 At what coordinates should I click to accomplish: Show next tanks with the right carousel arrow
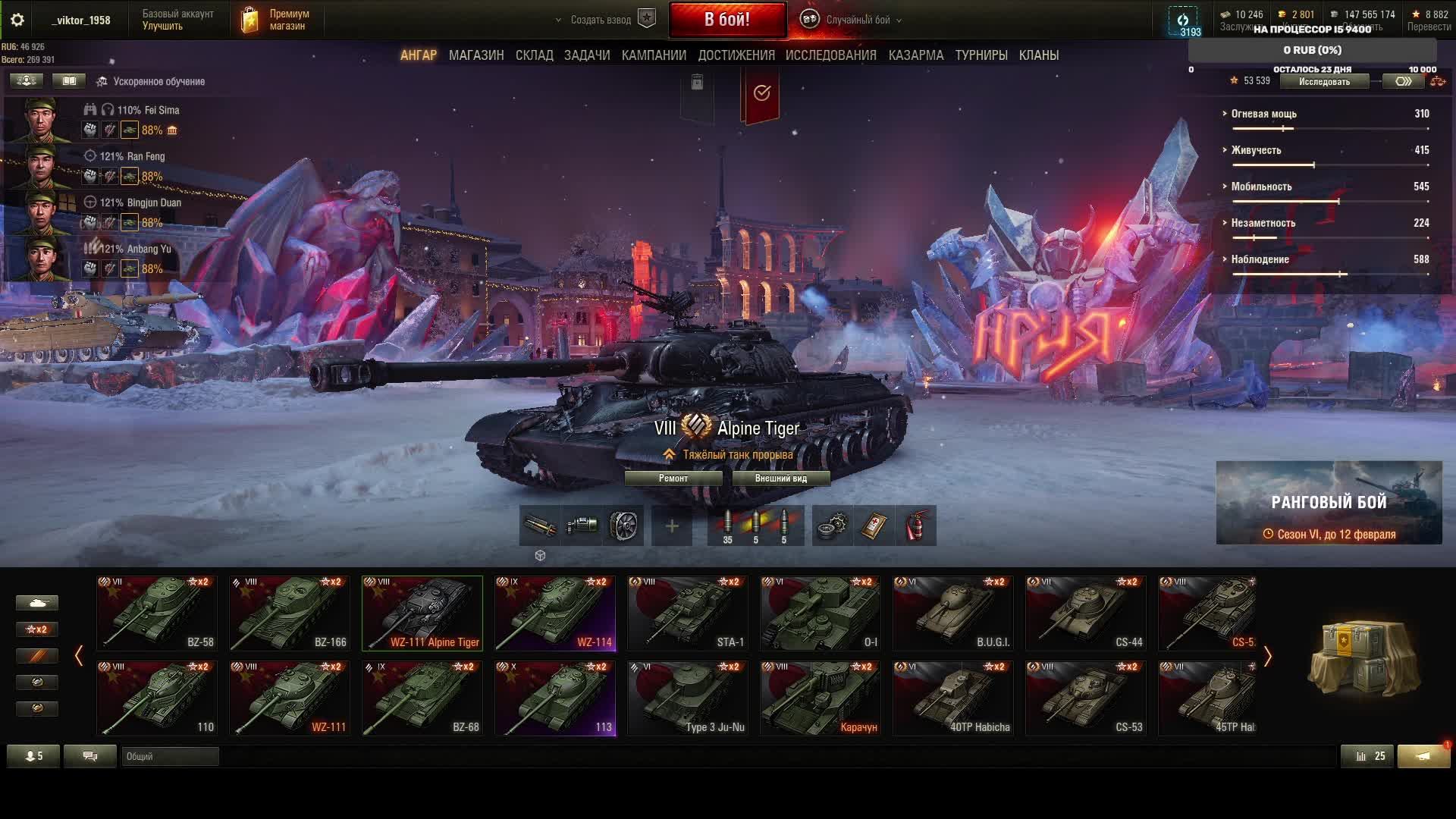click(x=1267, y=656)
